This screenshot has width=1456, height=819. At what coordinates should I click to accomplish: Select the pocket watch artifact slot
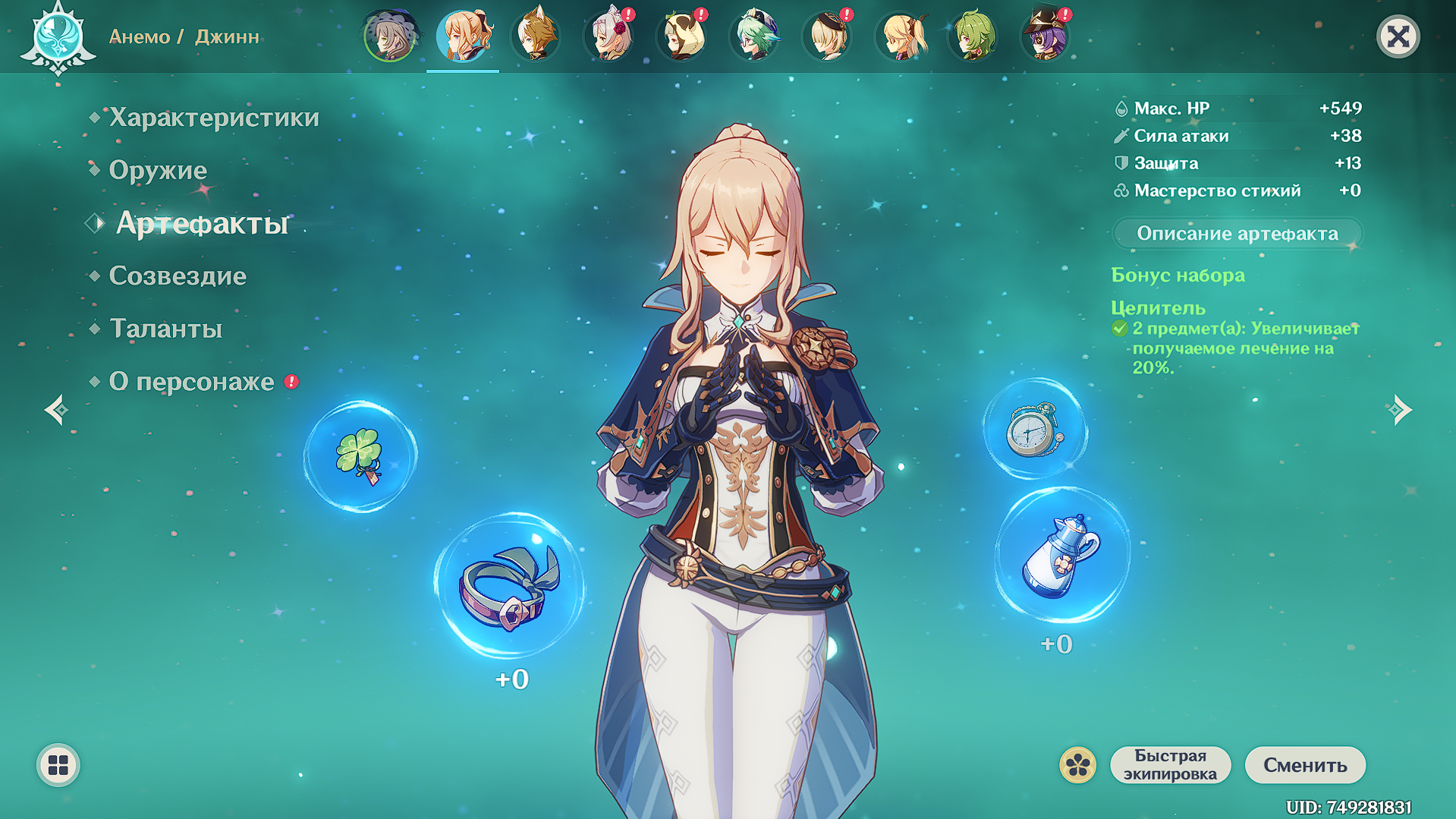1034,430
